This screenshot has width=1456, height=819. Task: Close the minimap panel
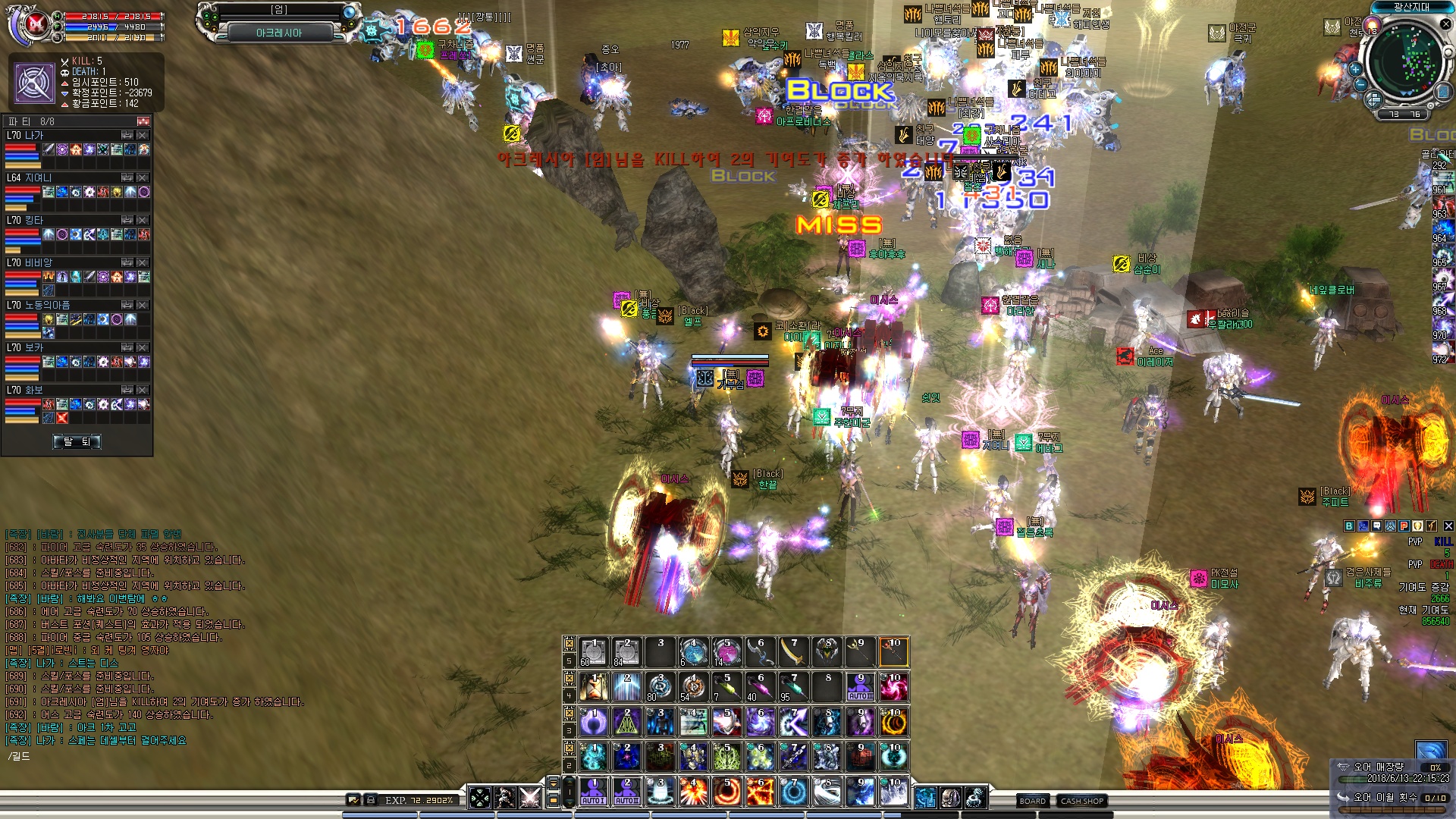(1445, 24)
